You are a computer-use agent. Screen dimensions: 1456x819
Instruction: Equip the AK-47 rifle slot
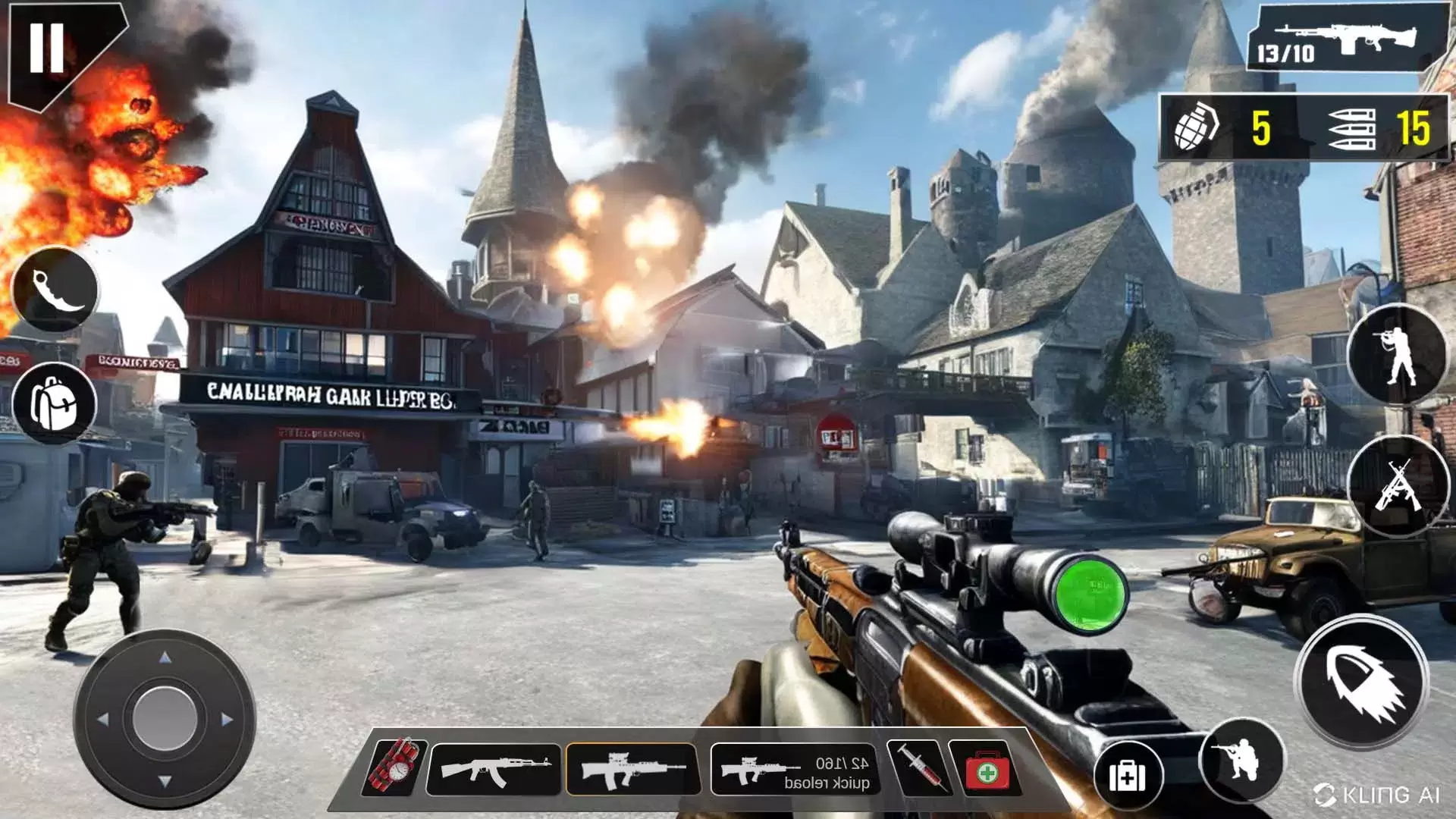[494, 769]
